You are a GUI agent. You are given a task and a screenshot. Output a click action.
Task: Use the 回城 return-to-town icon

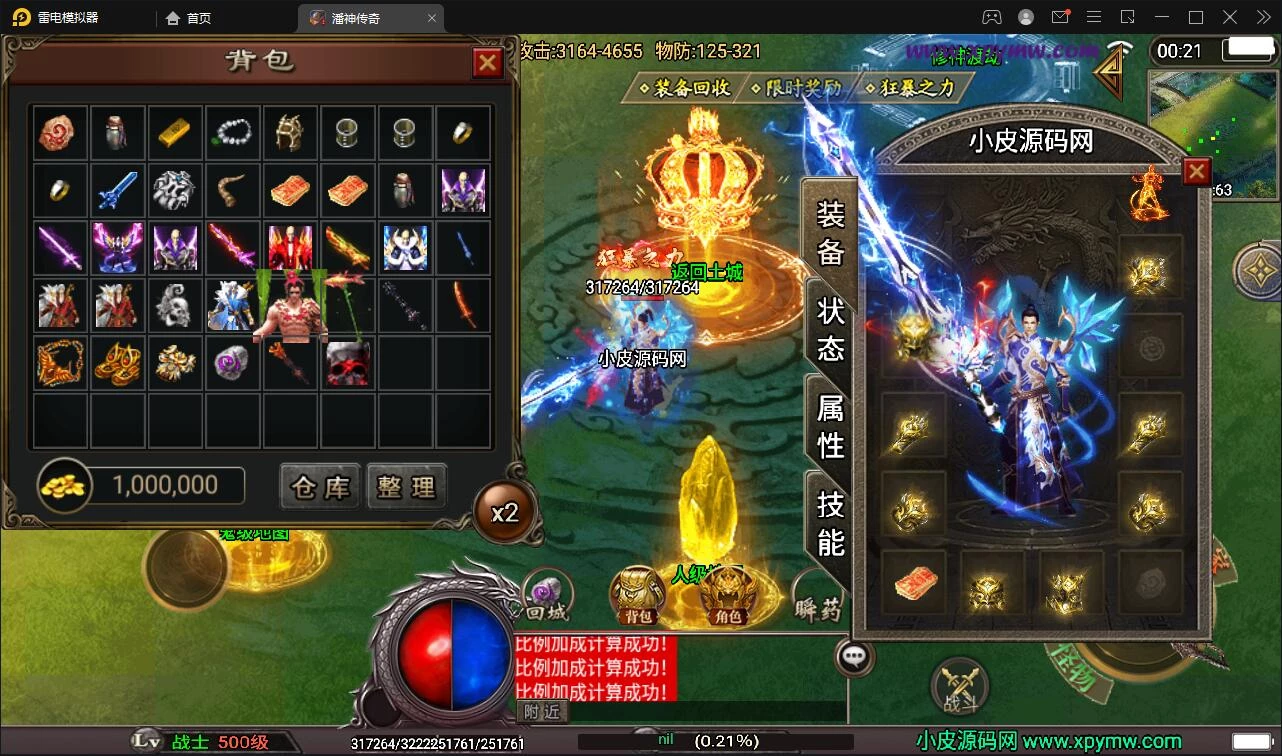point(547,596)
